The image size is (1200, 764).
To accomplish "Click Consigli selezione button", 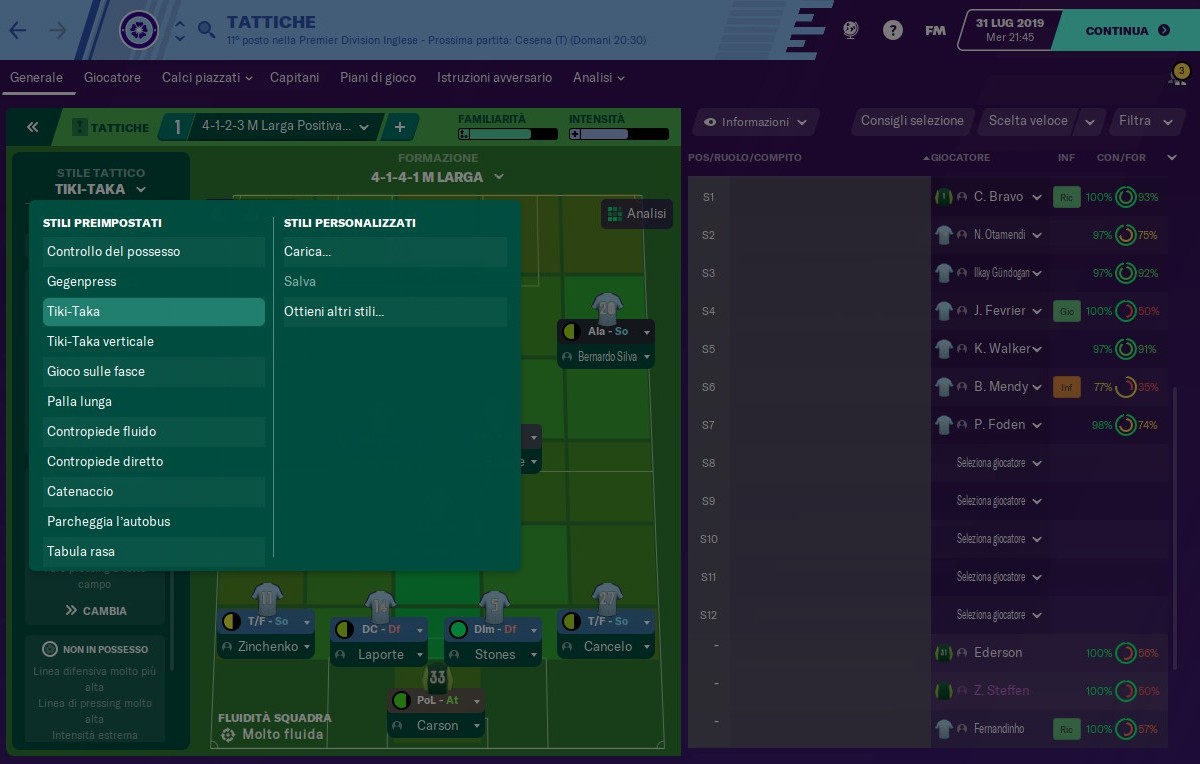I will click(912, 121).
